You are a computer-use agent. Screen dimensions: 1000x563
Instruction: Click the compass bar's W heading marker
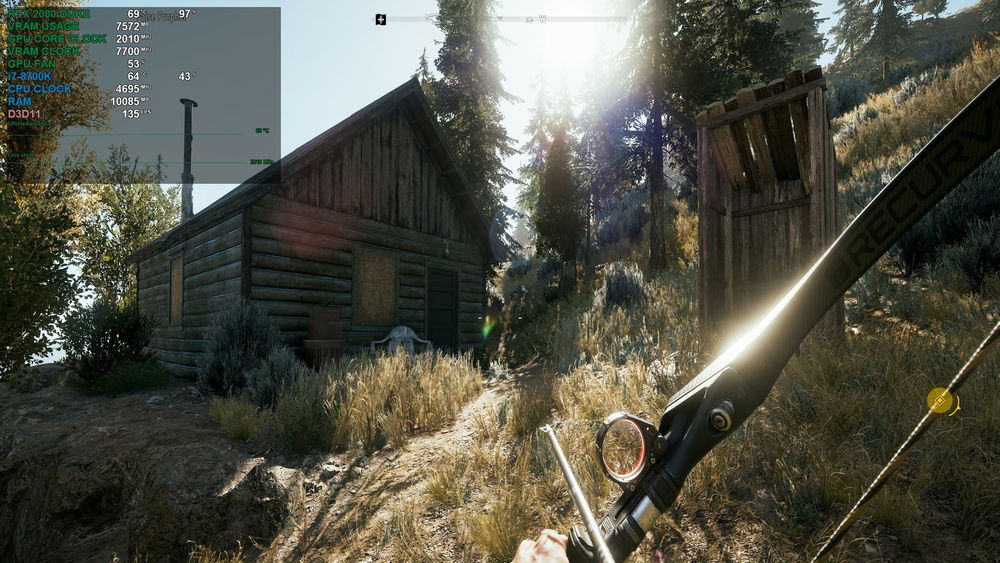click(542, 19)
